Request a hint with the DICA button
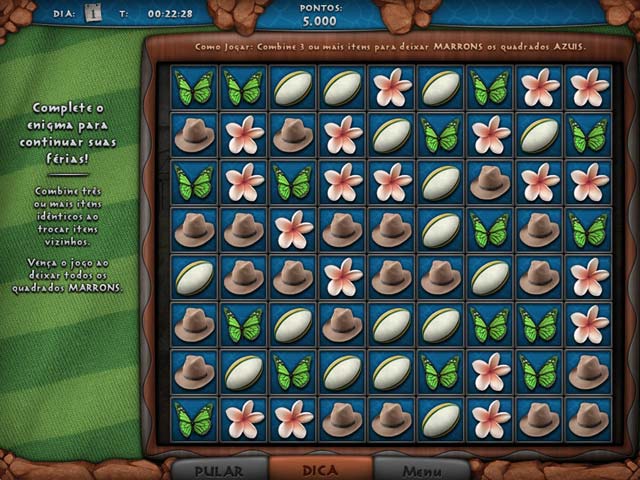Screen dimensions: 640x480 [x=321, y=468]
